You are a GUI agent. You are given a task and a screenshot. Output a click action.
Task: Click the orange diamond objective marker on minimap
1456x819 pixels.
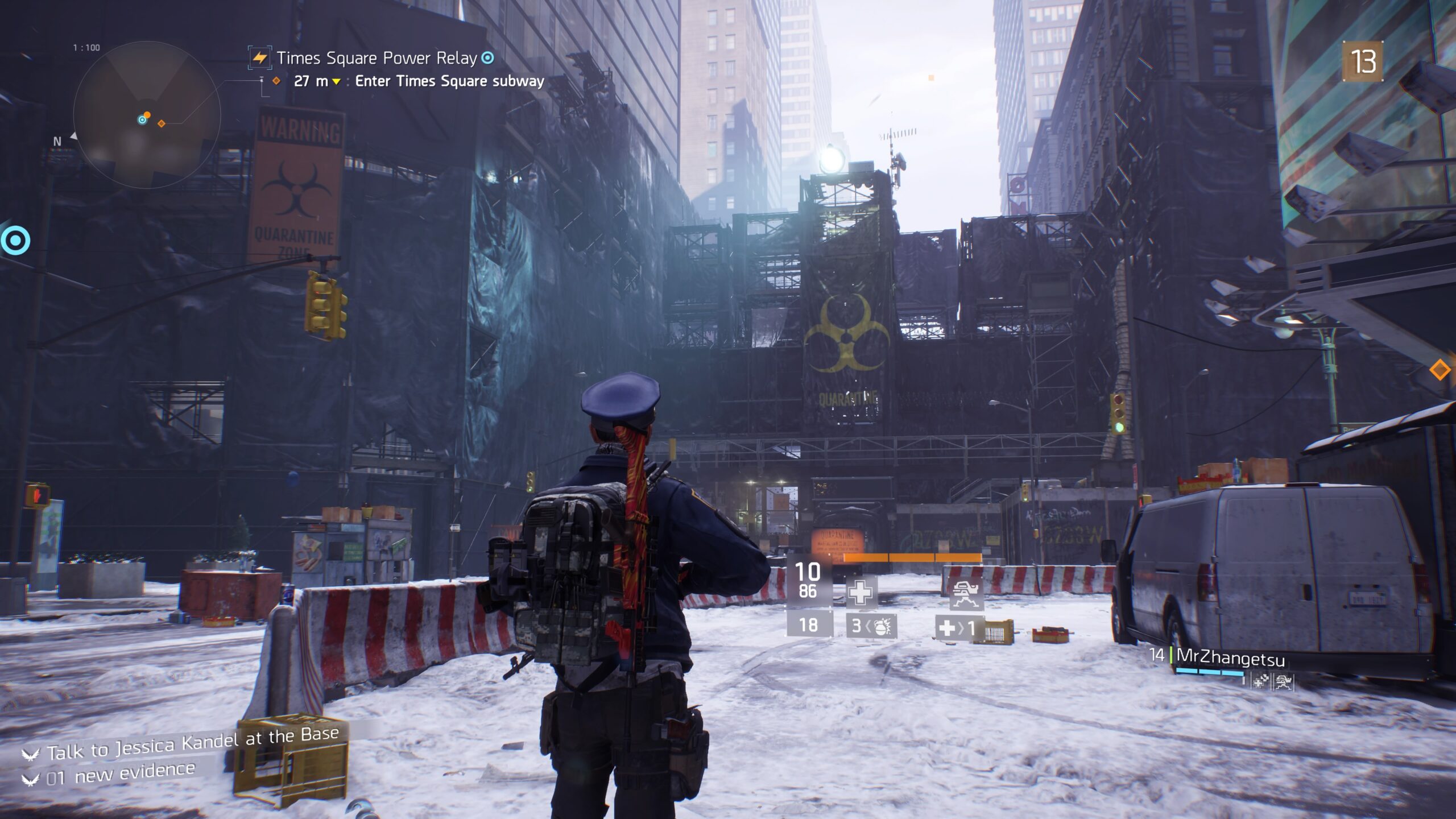(x=162, y=123)
